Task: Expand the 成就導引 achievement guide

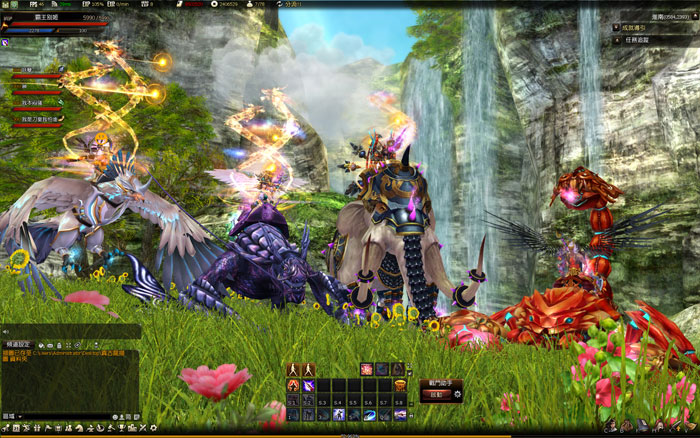Action: [x=615, y=27]
